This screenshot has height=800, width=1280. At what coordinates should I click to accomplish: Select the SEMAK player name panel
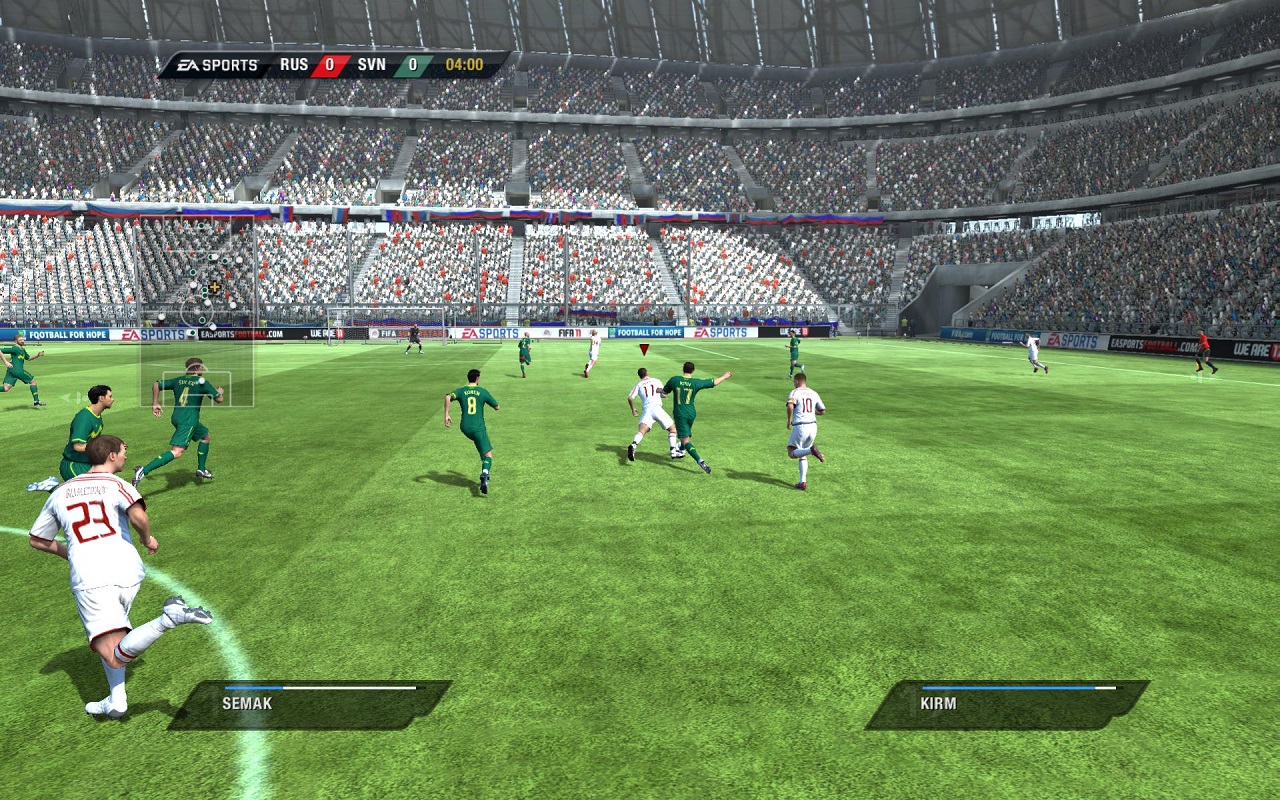(310, 704)
